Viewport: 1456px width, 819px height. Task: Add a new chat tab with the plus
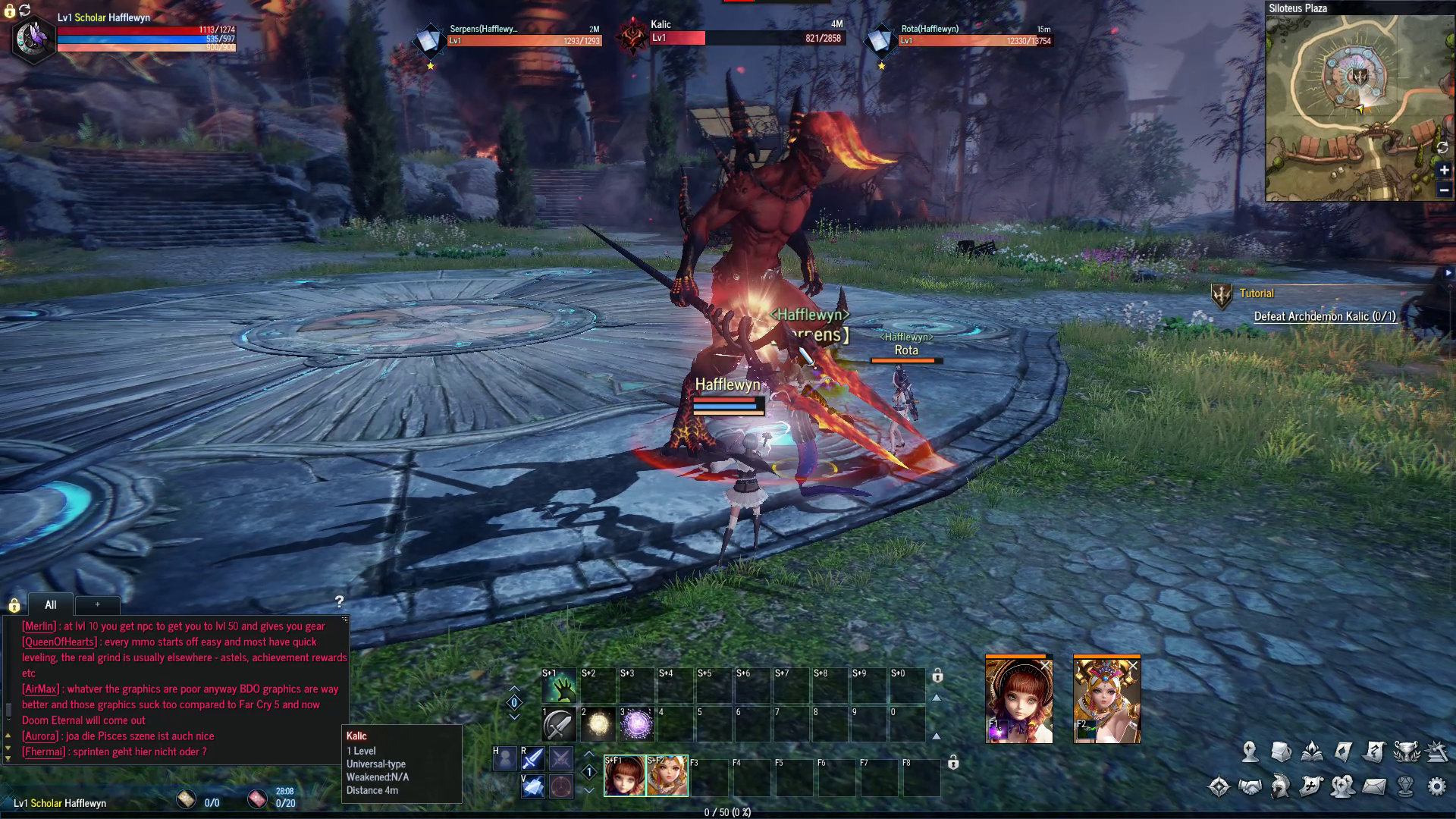[97, 604]
